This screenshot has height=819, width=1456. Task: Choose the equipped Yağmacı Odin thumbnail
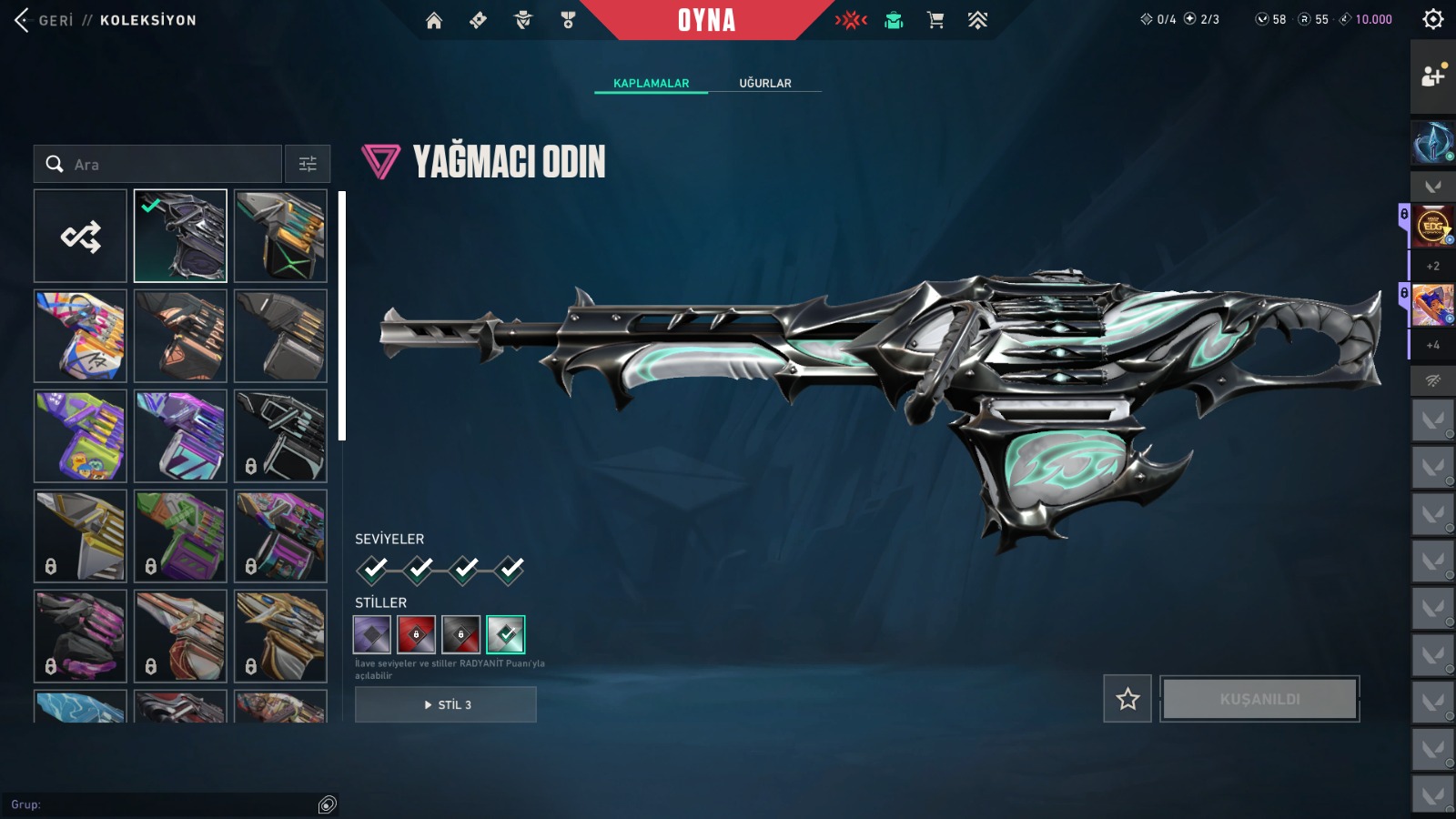[180, 237]
